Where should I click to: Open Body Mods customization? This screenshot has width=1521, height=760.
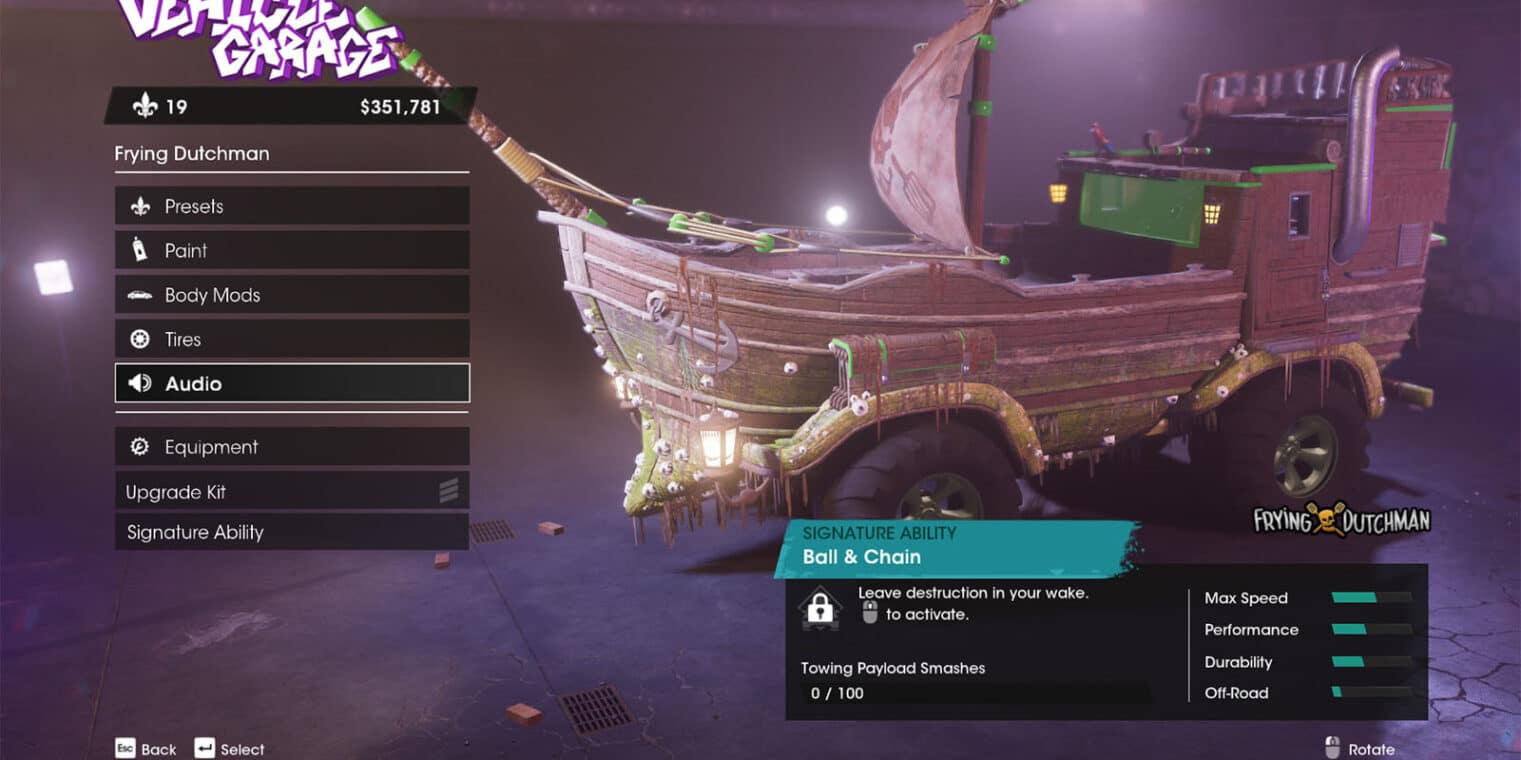point(291,295)
